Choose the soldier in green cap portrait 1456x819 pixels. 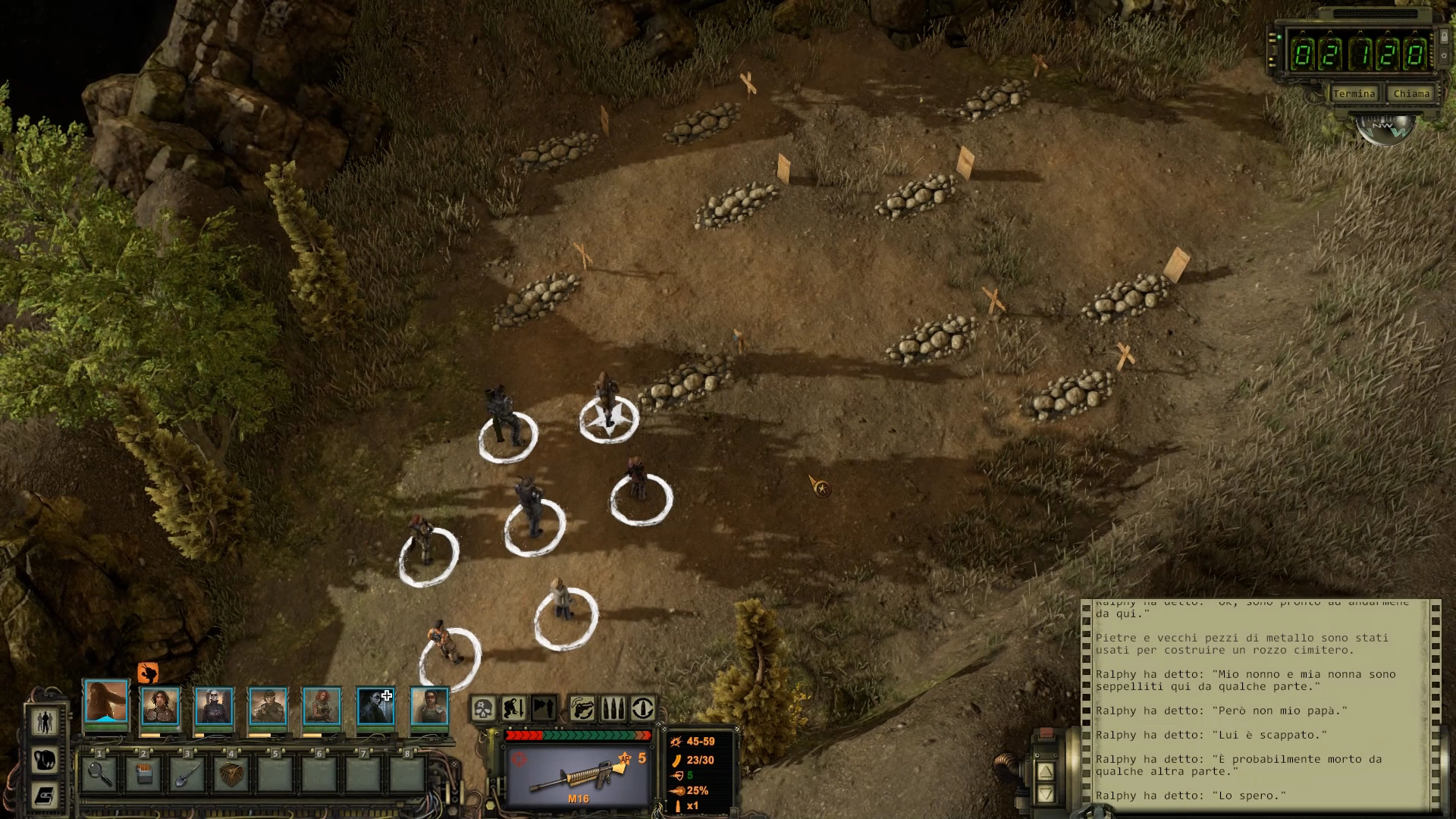[x=268, y=706]
